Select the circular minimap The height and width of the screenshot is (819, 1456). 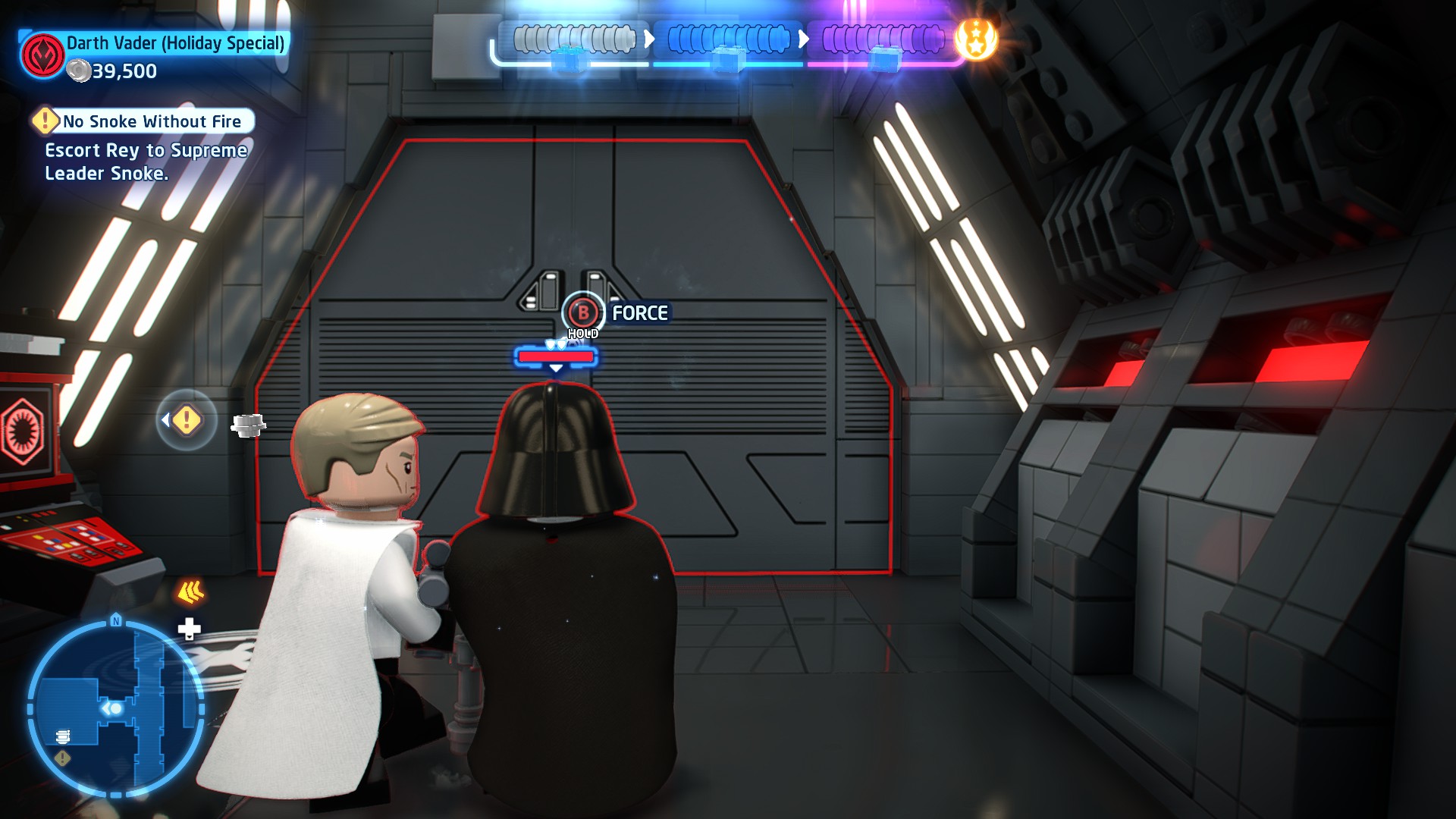coord(116,708)
